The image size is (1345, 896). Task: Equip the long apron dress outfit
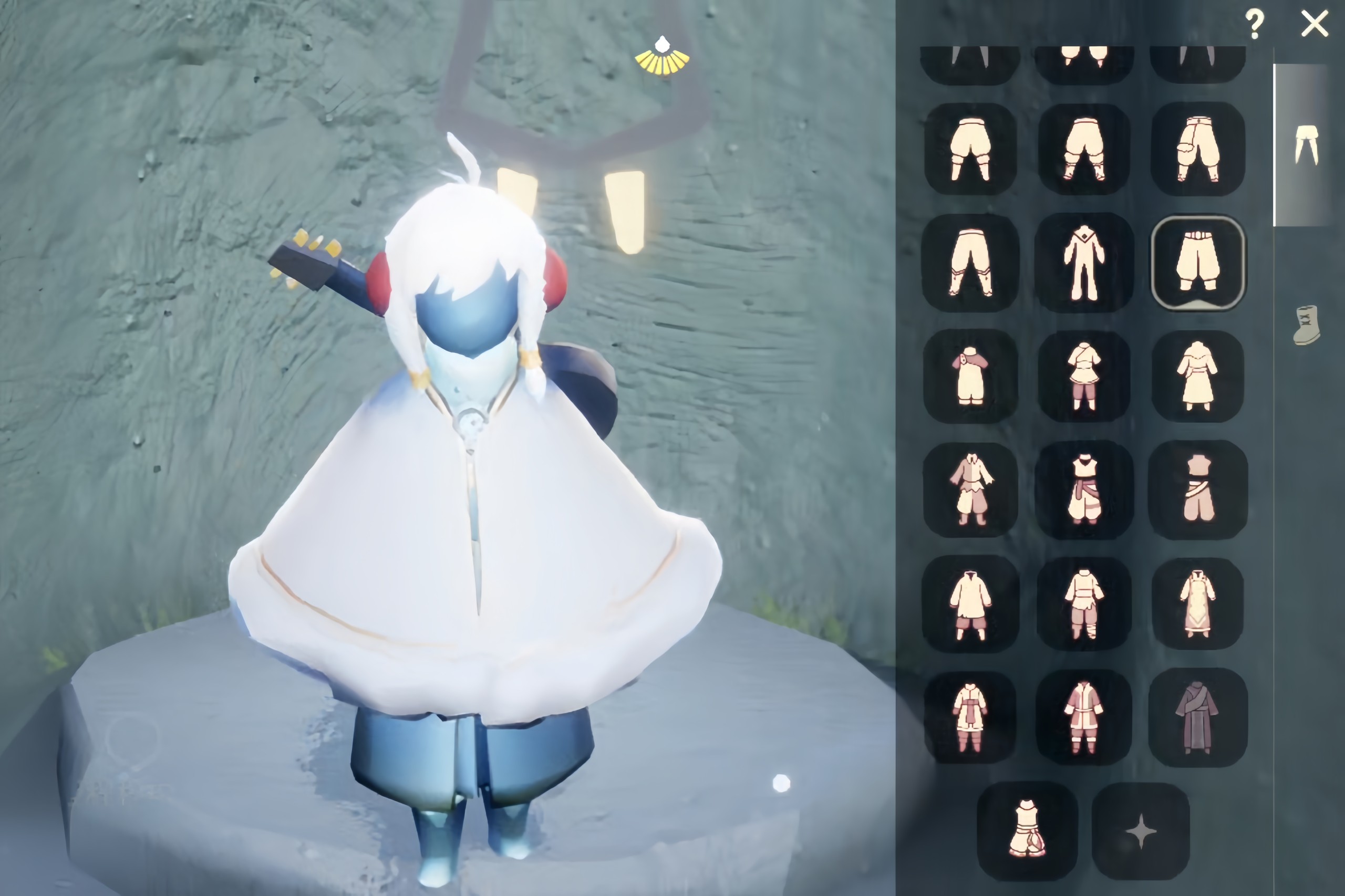(x=1197, y=603)
